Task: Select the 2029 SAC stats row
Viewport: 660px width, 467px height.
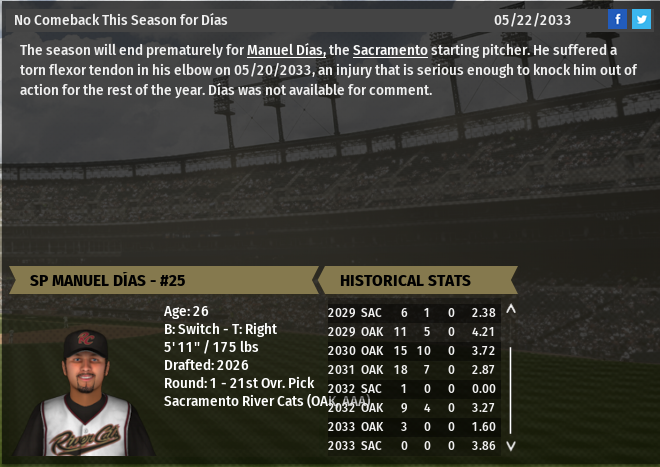Action: click(414, 312)
